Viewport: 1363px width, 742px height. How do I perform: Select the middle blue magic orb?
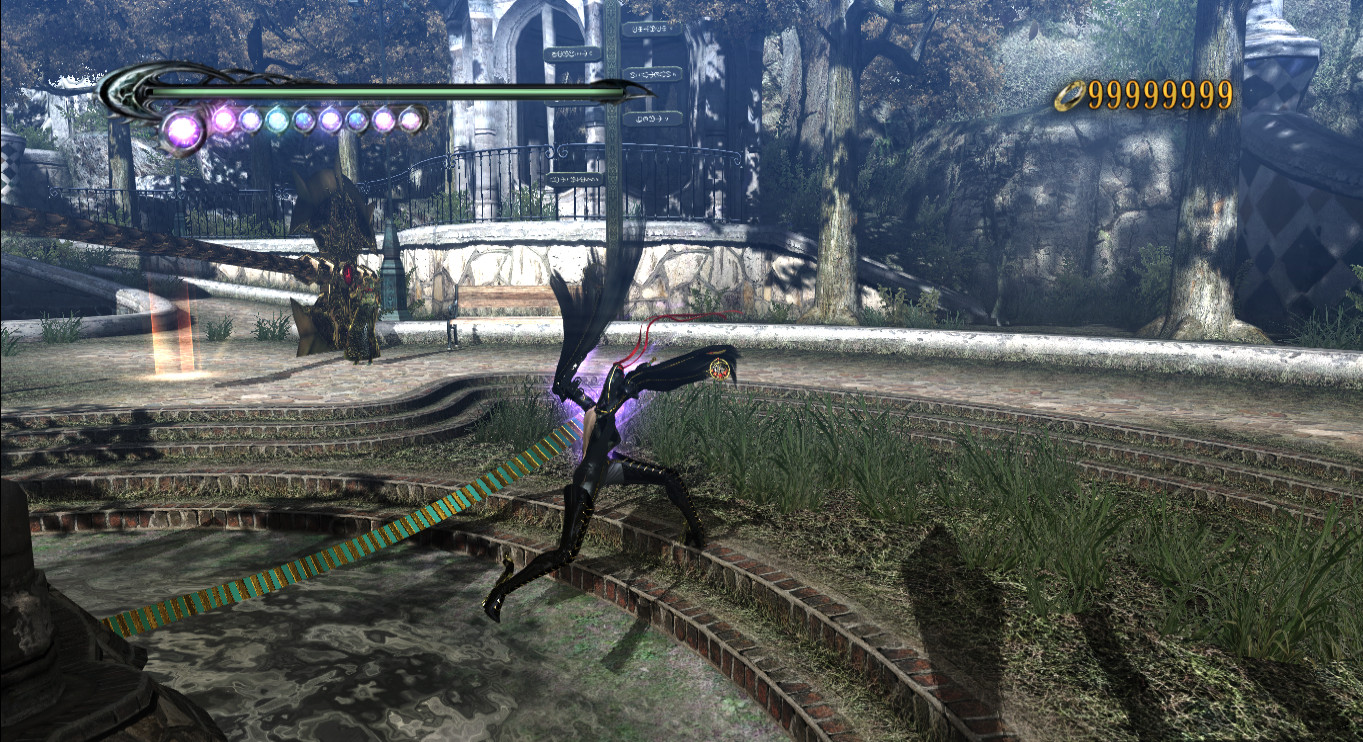point(304,122)
